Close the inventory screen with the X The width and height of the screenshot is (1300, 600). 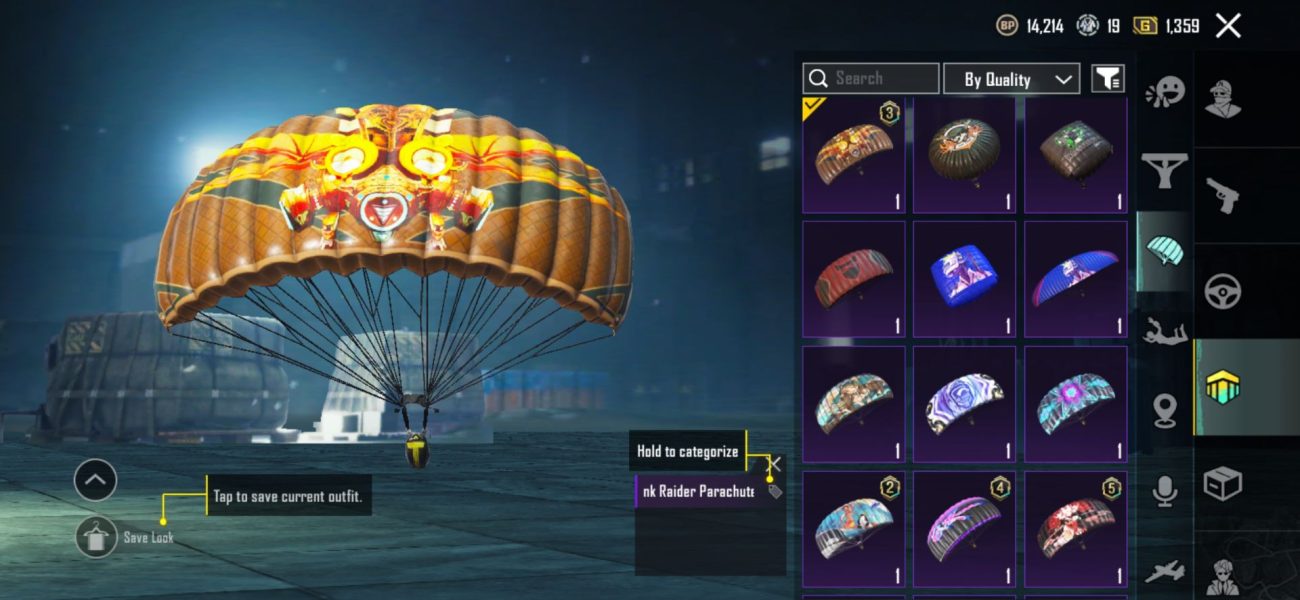pyautogui.click(x=1228, y=26)
